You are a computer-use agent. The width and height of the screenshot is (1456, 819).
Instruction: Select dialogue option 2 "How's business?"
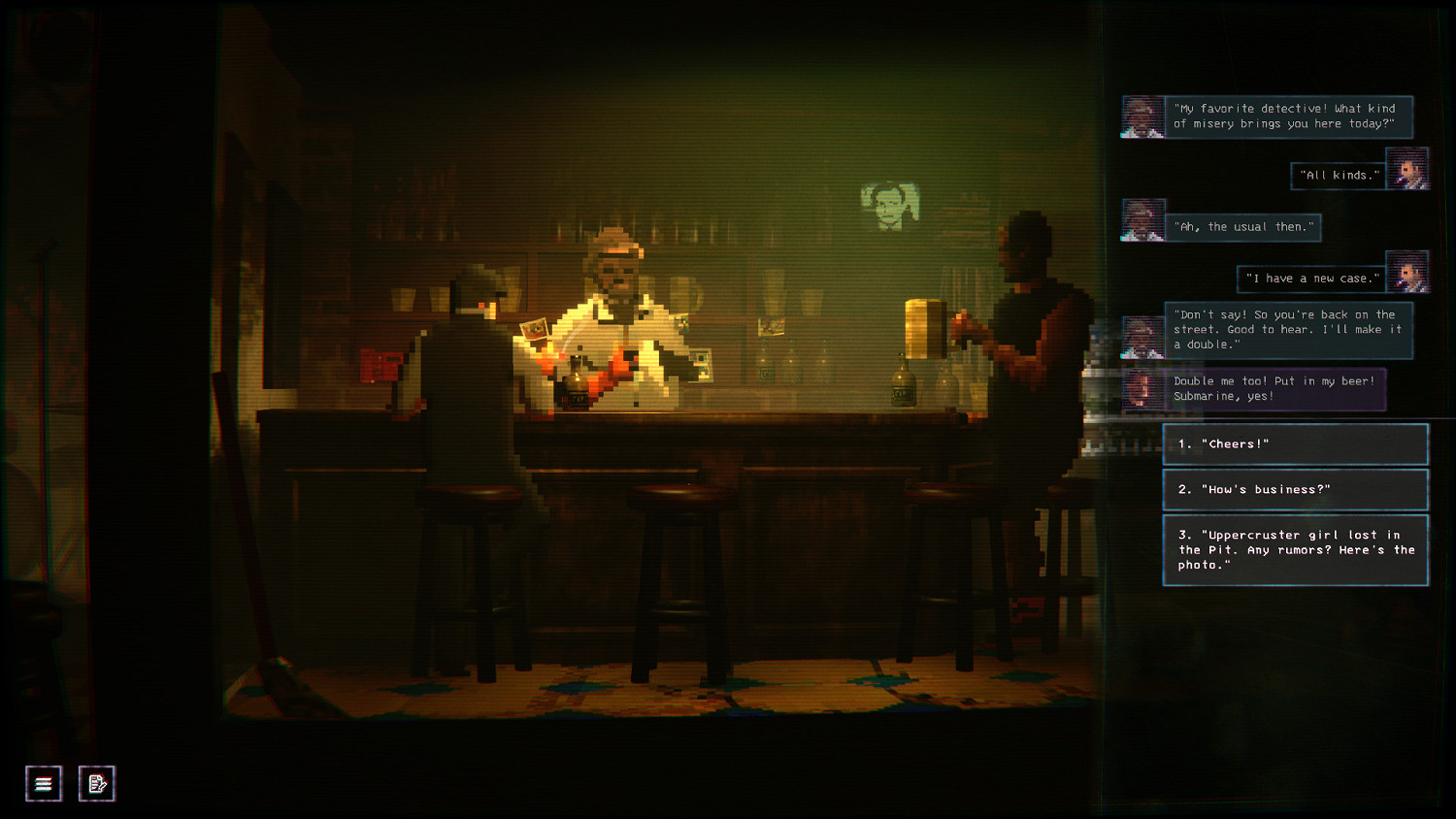pyautogui.click(x=1295, y=489)
